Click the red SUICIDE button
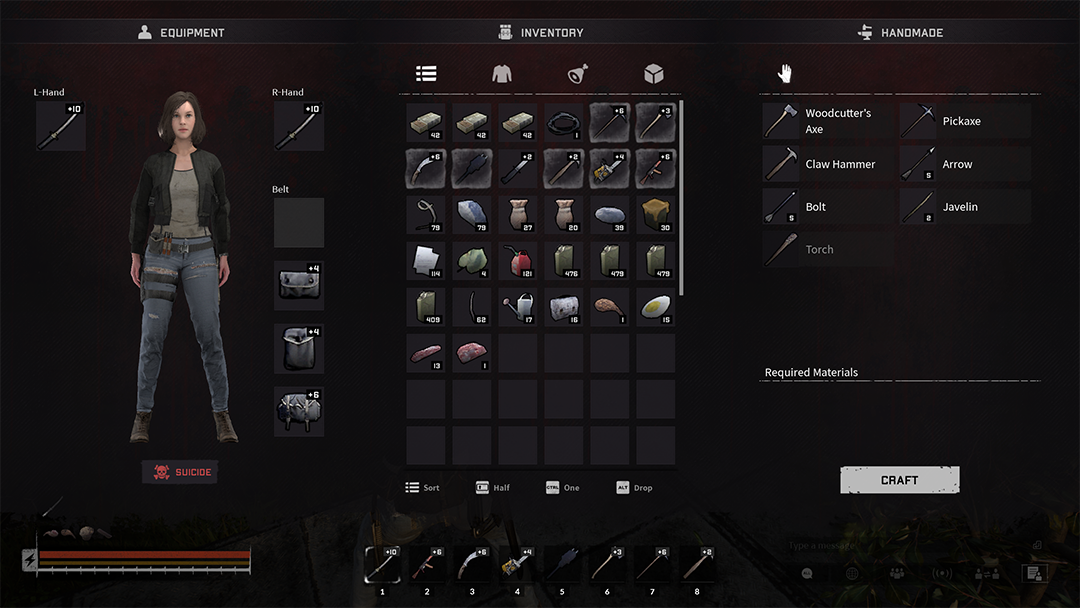 pos(180,472)
